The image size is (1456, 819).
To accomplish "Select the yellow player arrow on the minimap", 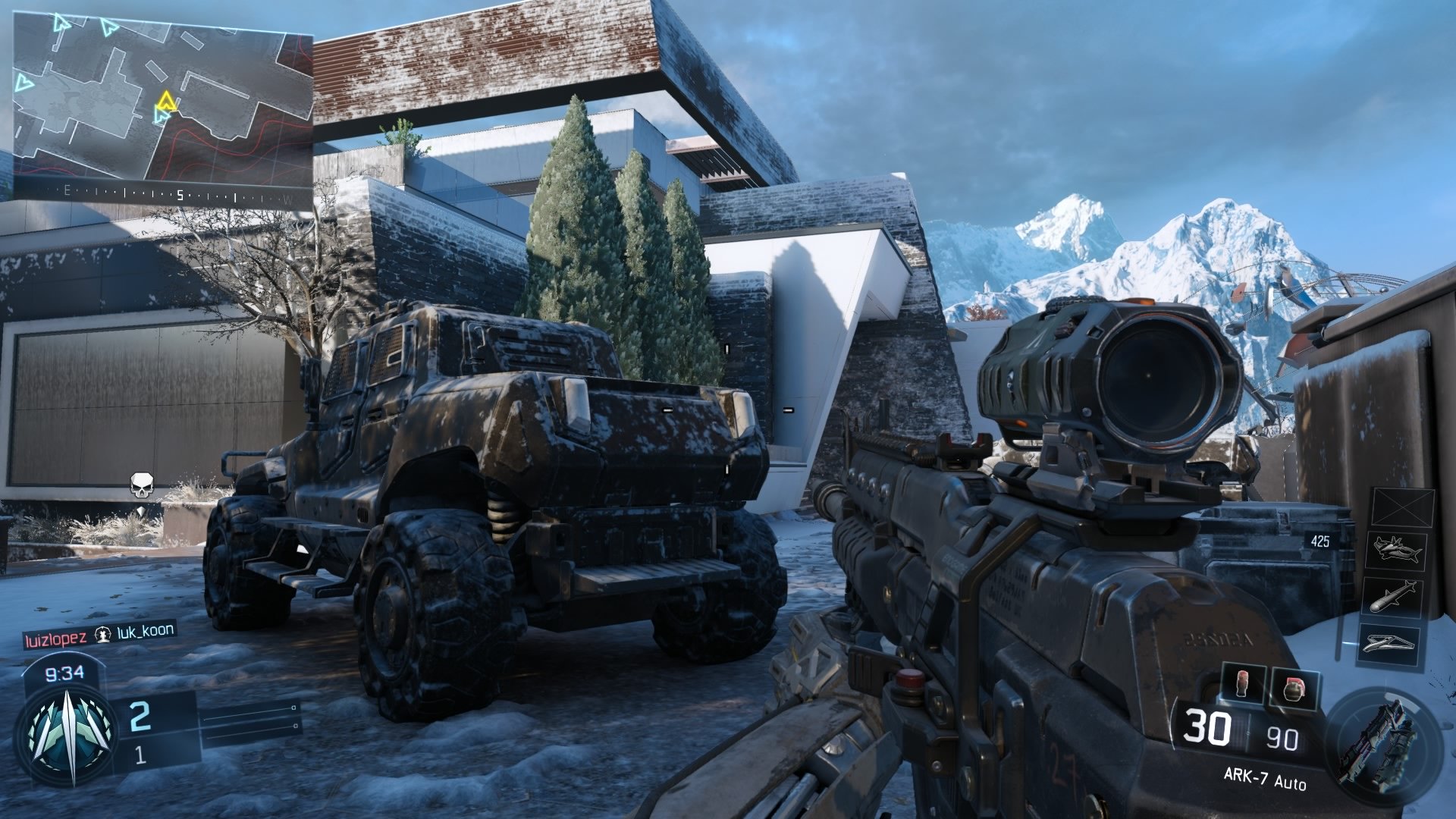I will click(x=166, y=100).
